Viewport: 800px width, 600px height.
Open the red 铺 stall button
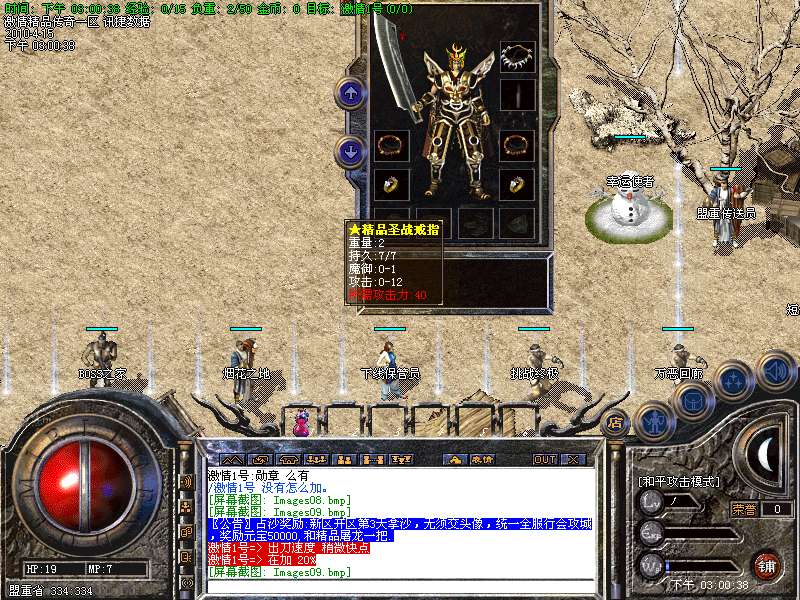point(767,564)
